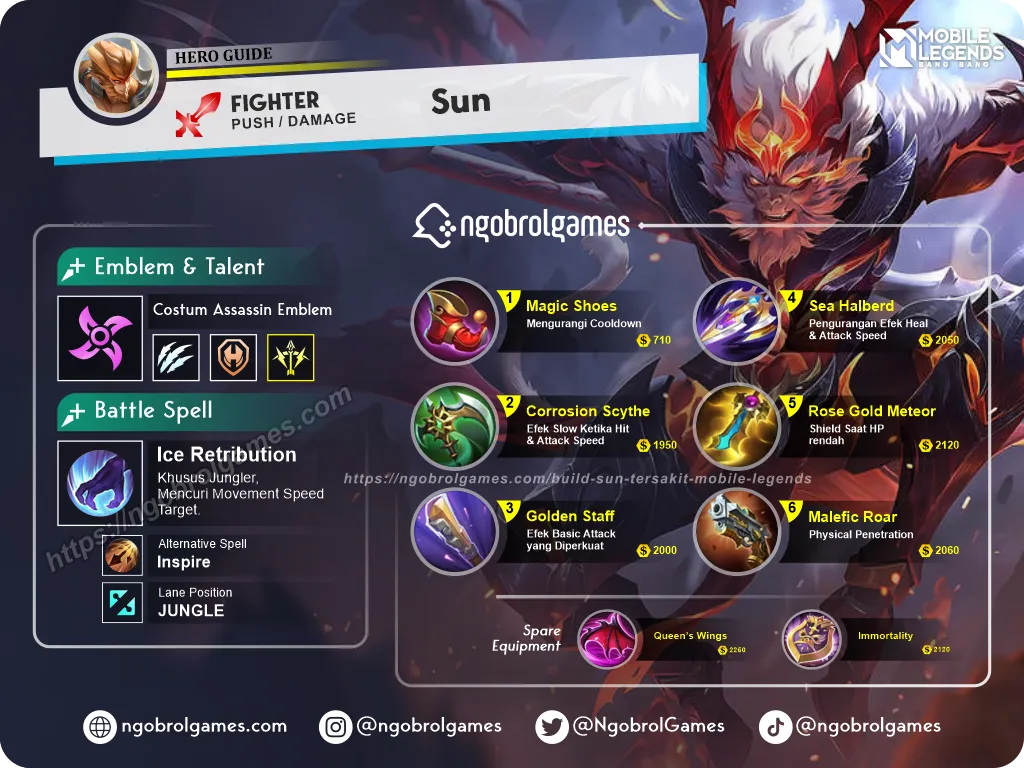Select the Ice Retribution battle spell icon

[x=100, y=483]
